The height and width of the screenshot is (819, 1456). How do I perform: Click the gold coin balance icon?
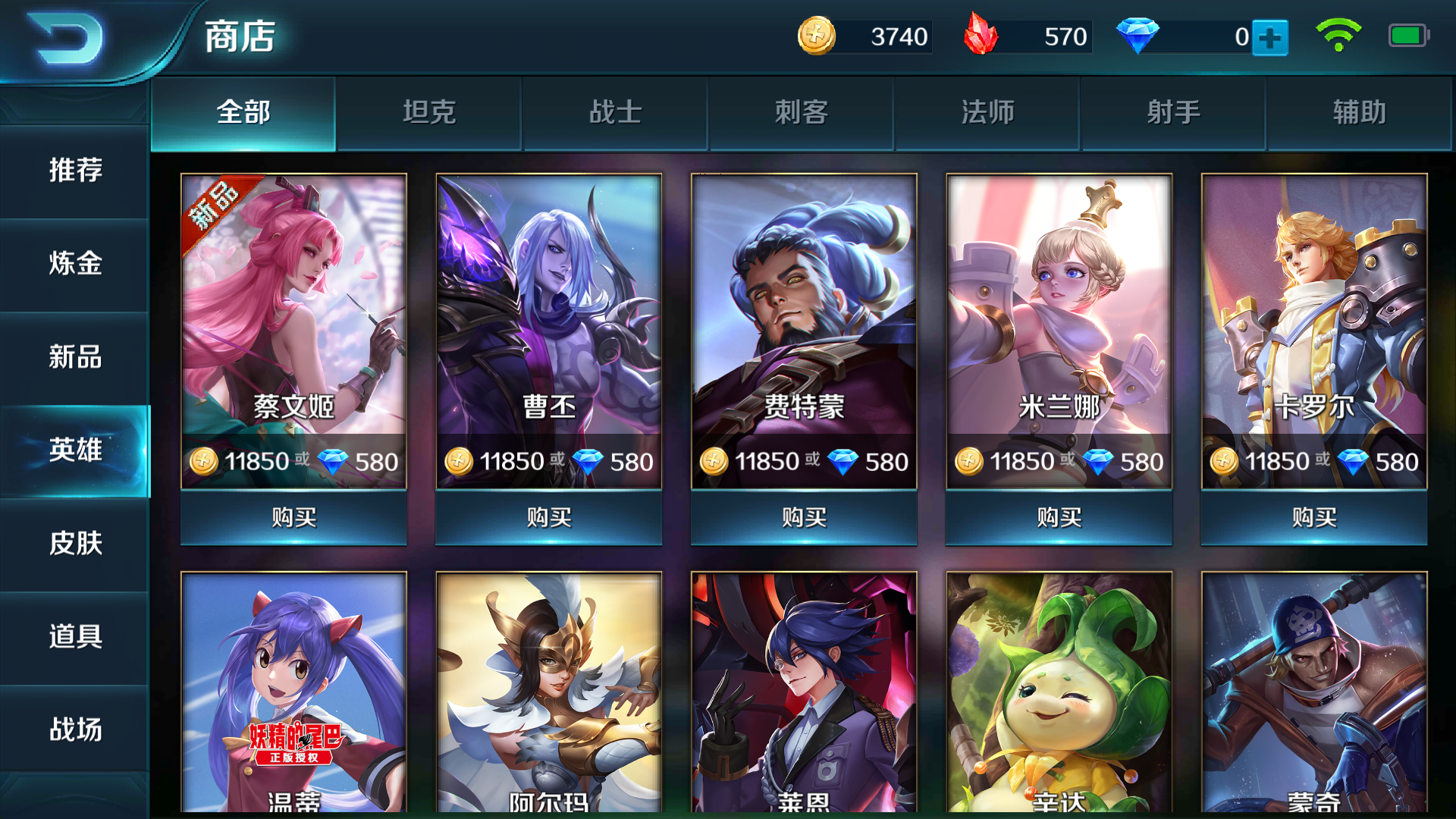(817, 34)
